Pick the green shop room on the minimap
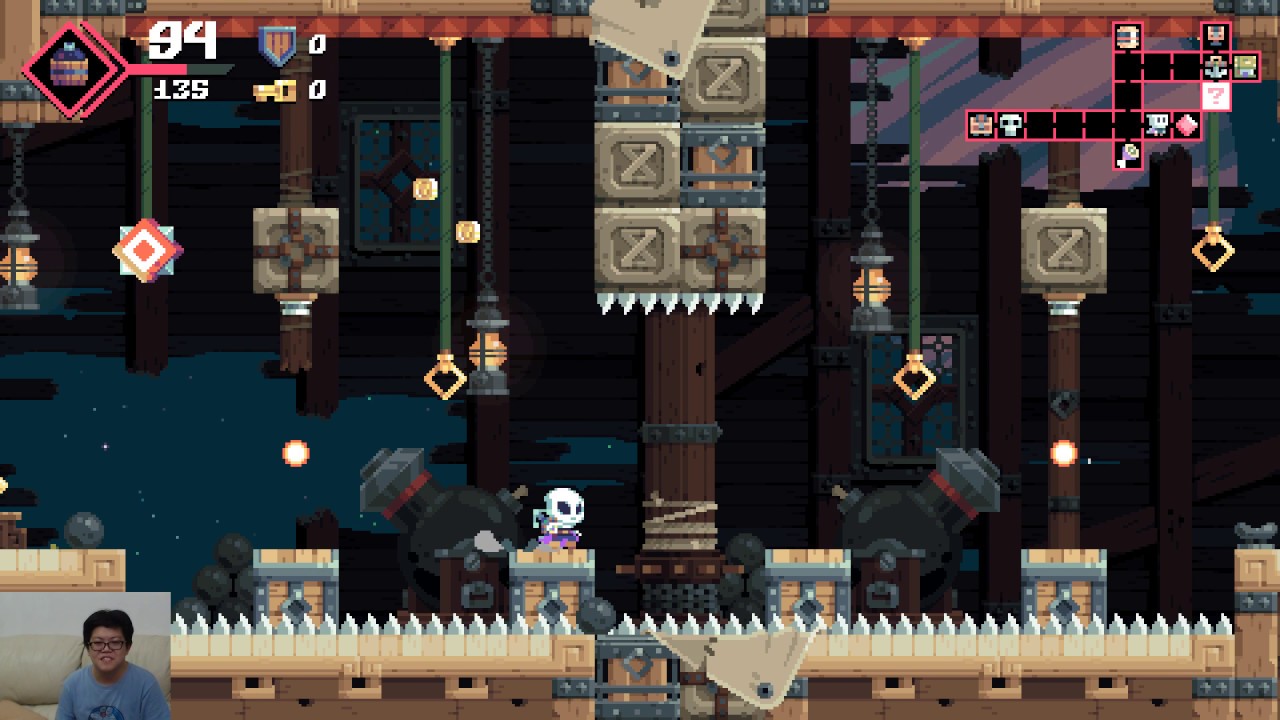 coord(1245,67)
